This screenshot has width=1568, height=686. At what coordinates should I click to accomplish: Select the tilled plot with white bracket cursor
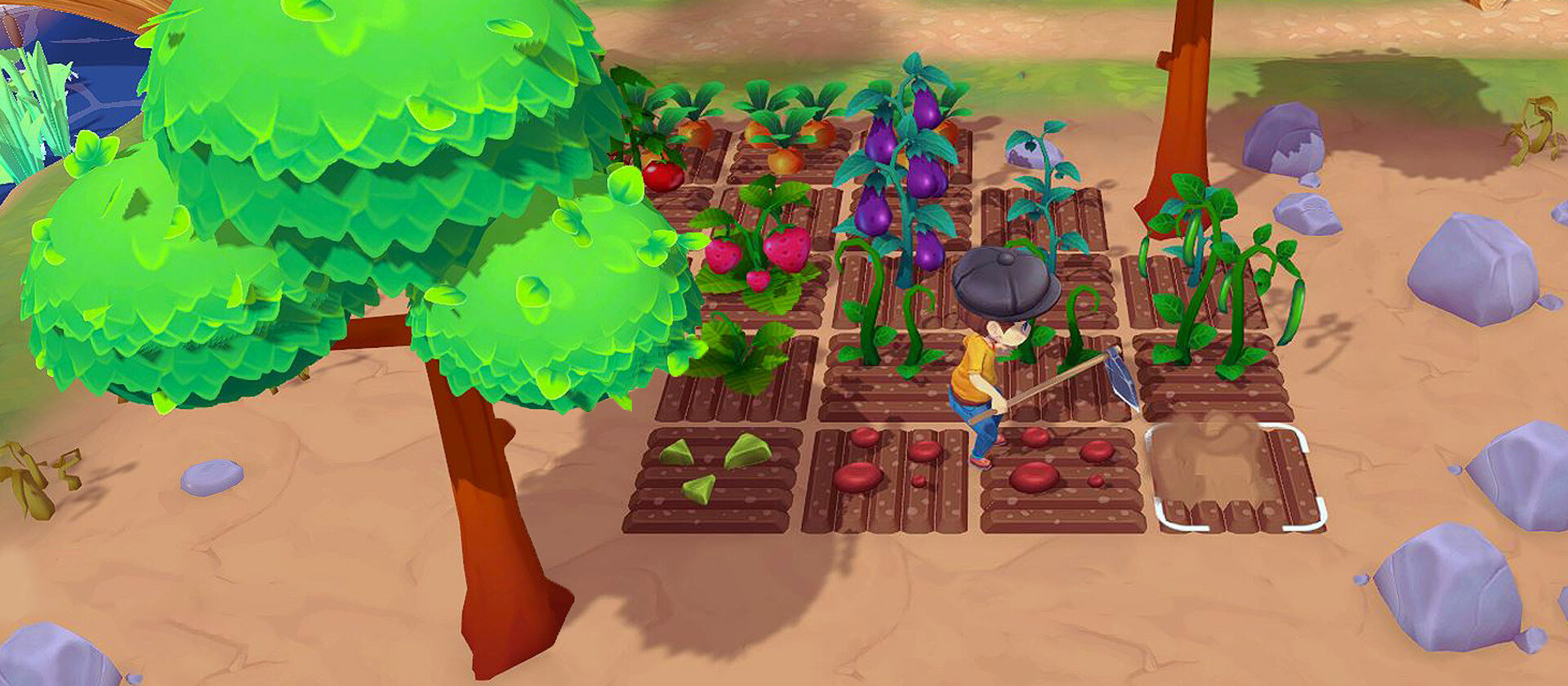pos(1235,479)
